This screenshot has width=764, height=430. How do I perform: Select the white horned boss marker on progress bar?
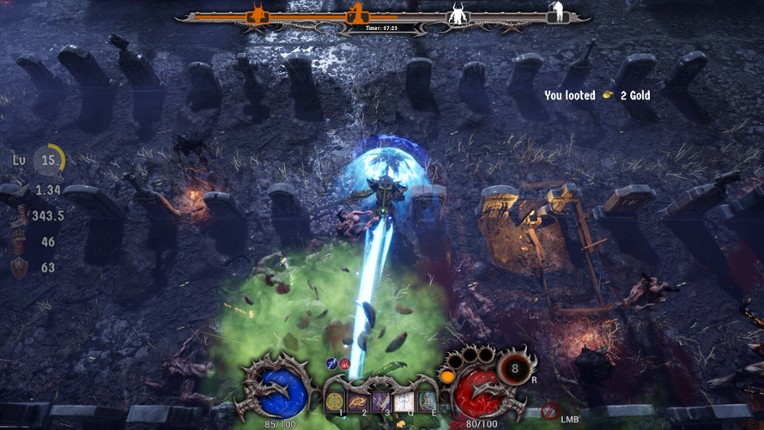459,15
